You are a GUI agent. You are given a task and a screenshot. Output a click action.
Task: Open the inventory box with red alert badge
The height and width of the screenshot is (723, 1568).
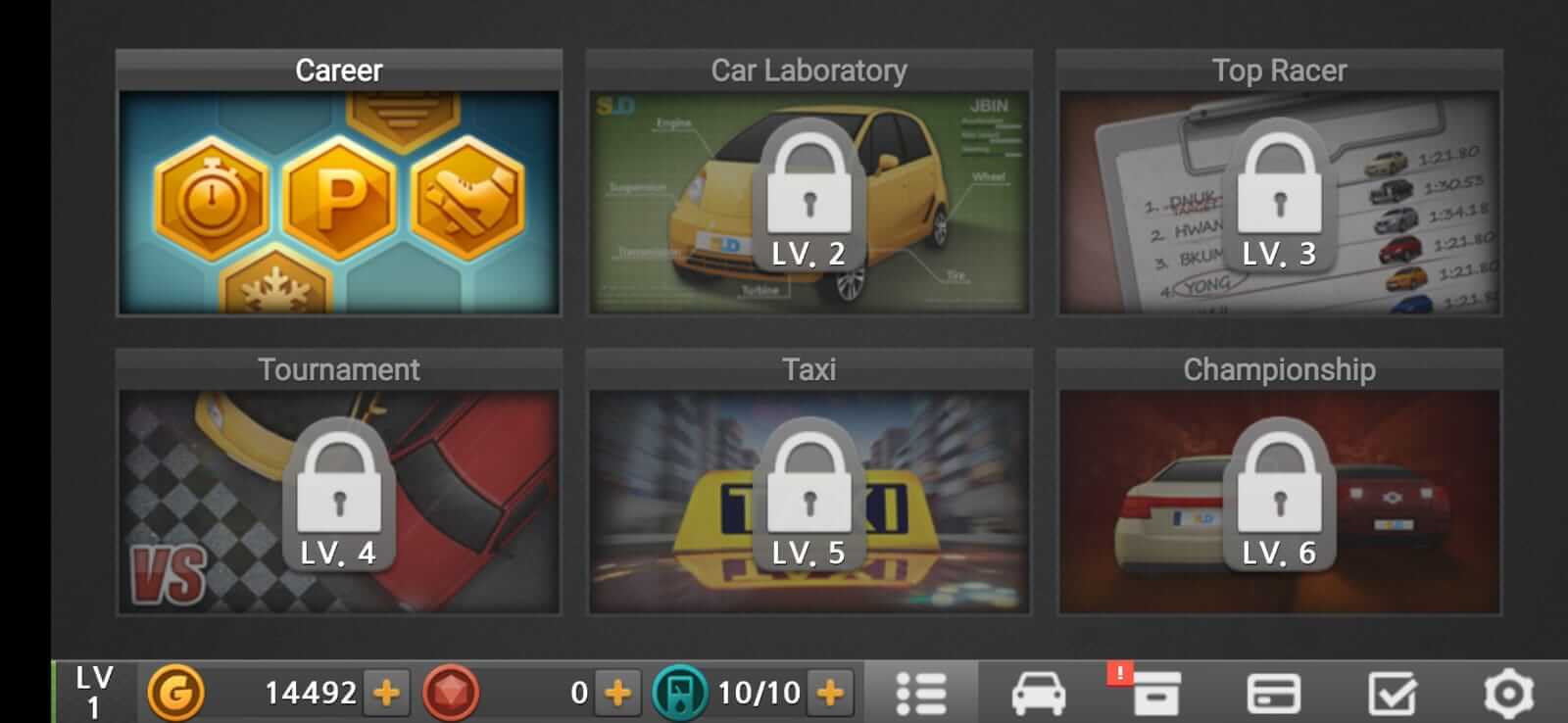1156,696
